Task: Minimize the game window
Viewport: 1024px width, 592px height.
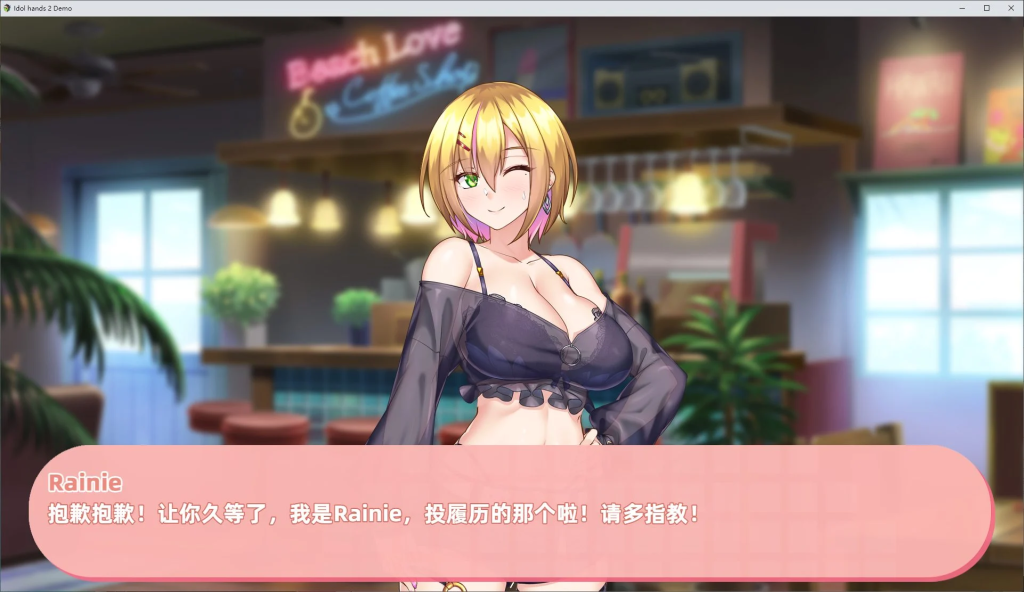Action: click(x=961, y=8)
